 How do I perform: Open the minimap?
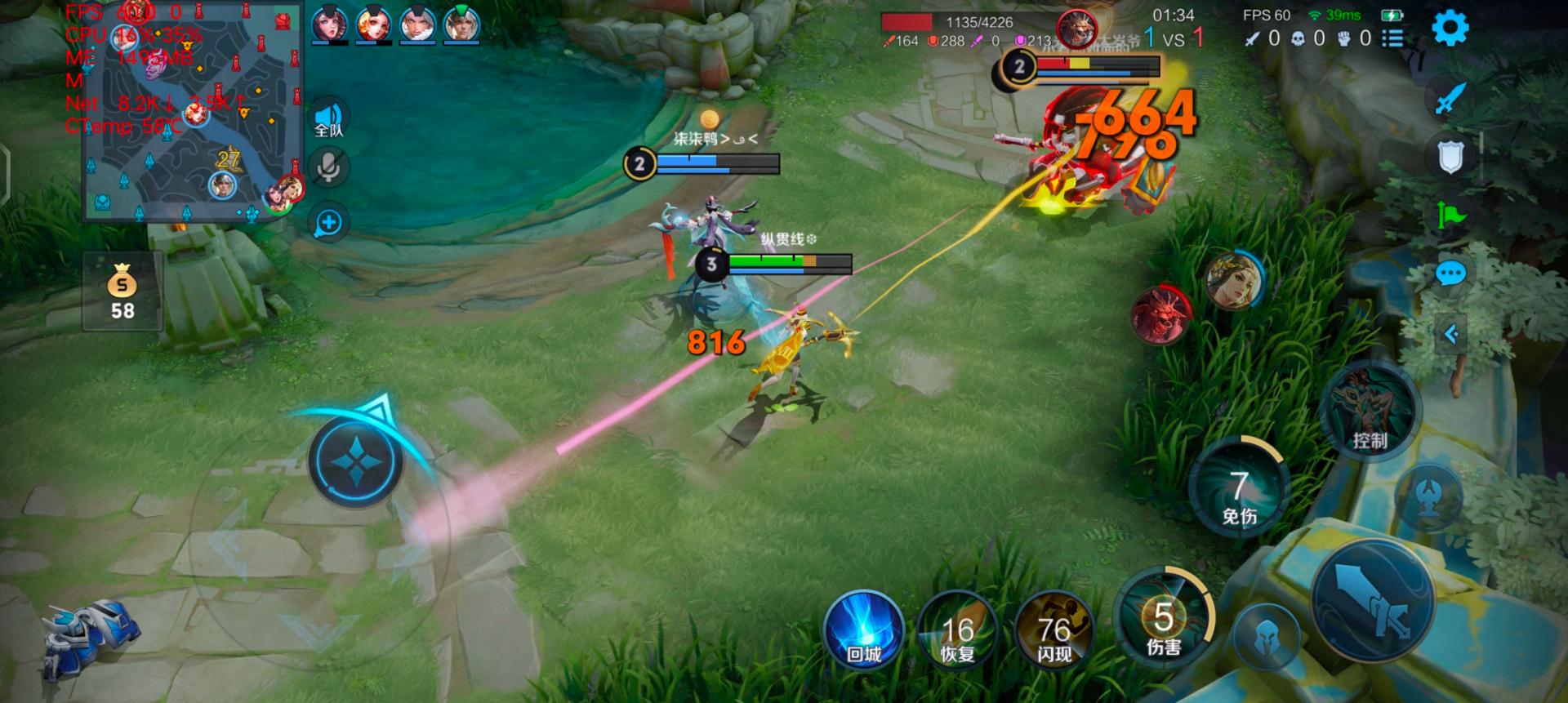[x=193, y=113]
